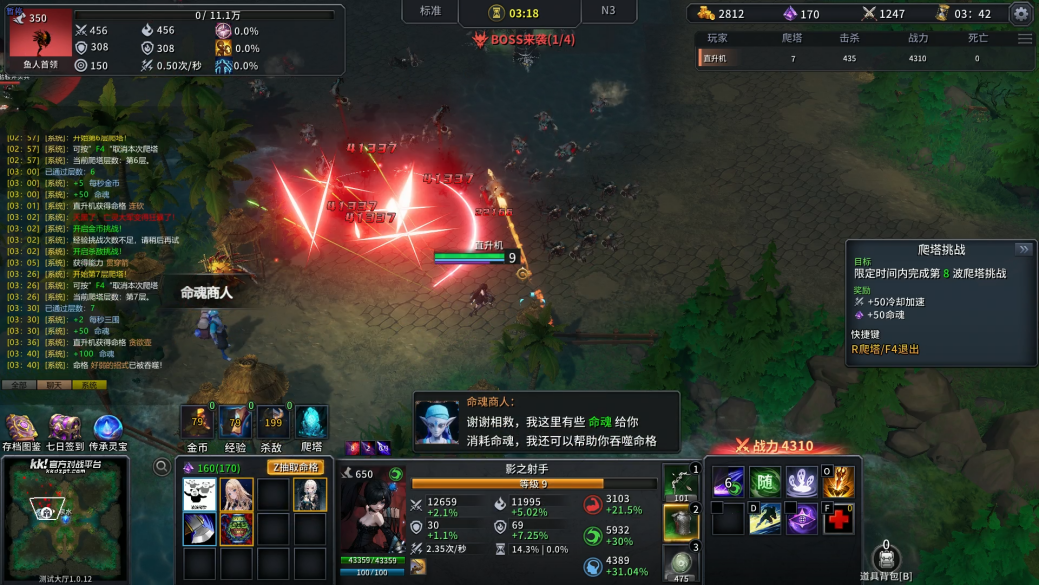Toggle the scoreboard hamburger menu
This screenshot has width=1039, height=585.
pyautogui.click(x=1024, y=39)
